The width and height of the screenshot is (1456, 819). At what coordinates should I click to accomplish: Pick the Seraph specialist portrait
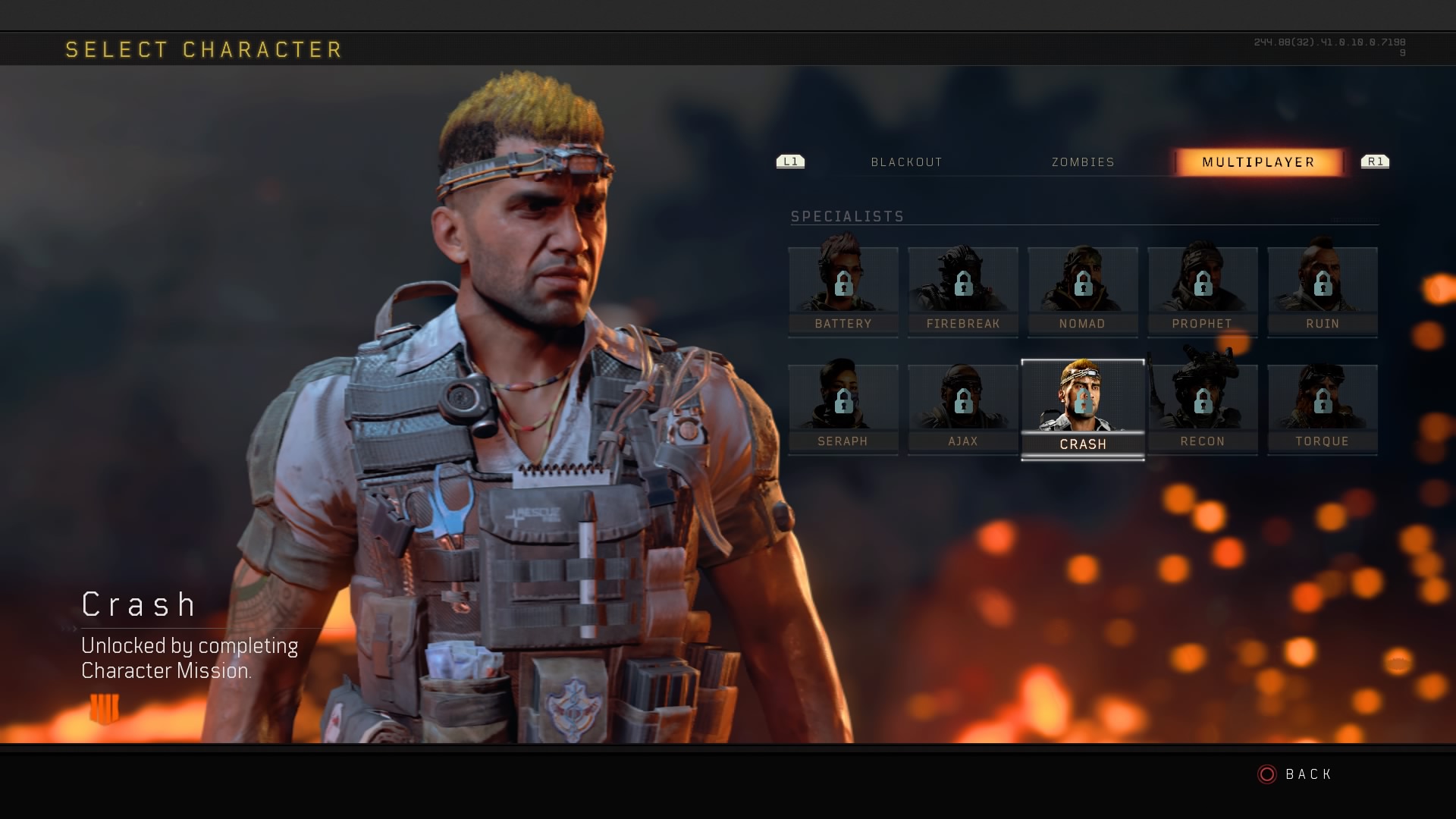coord(843,409)
